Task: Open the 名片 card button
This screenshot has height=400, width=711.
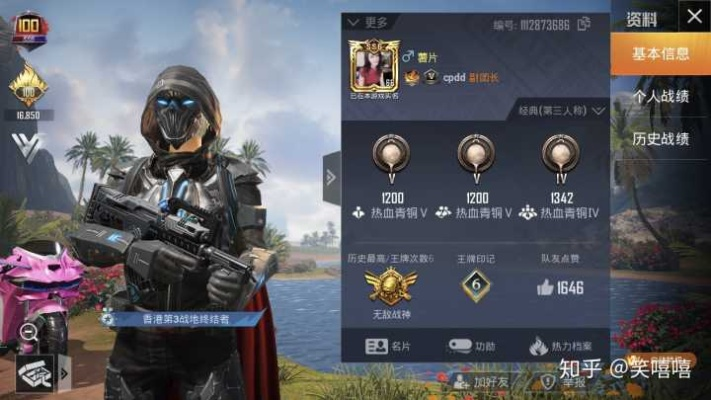Action: (389, 346)
